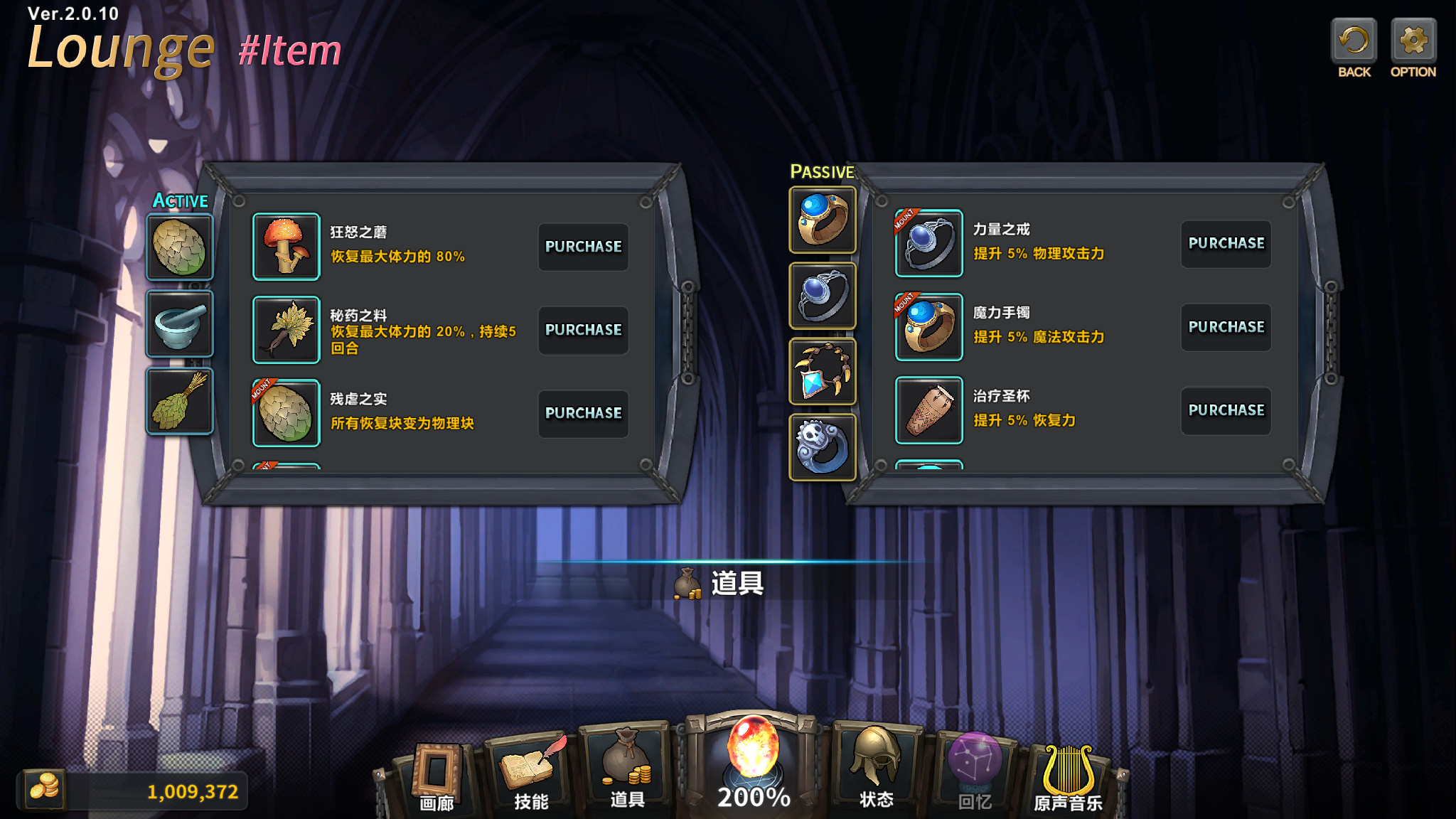Screen dimensions: 1456x819
Task: Select the gold blue-gem ring Passive slot
Action: pos(823,220)
